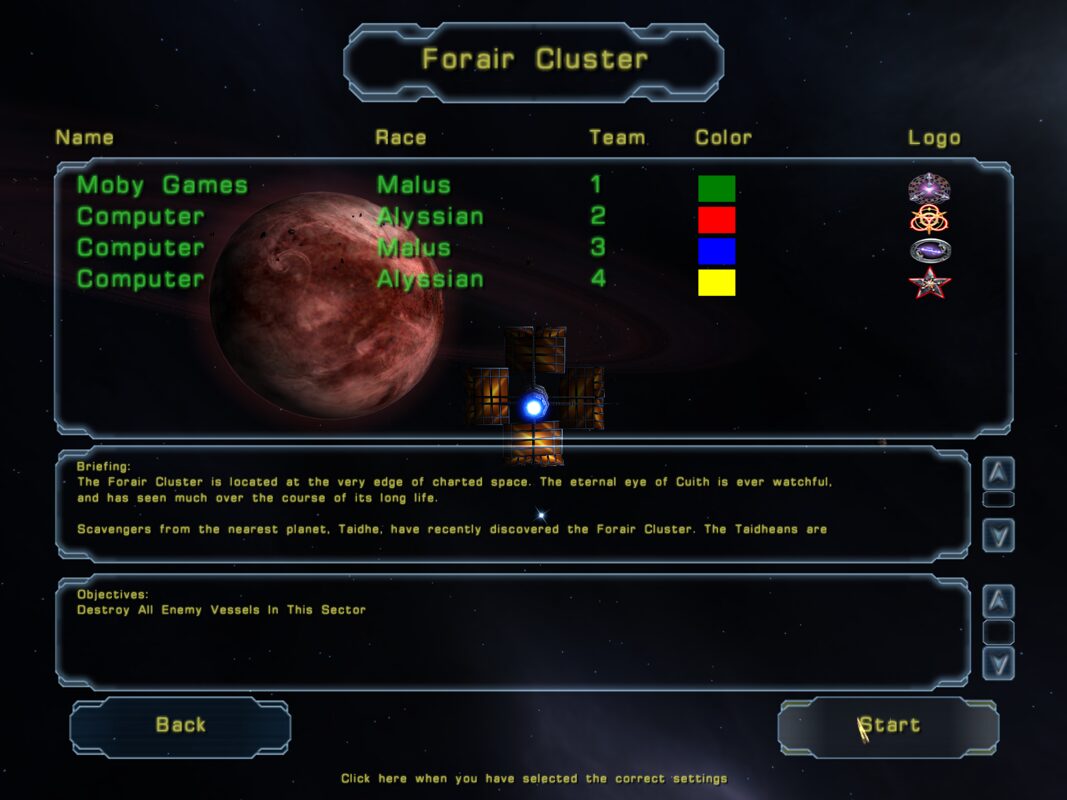1067x800 pixels.
Task: Click the purple top-row player logo
Action: click(x=929, y=187)
